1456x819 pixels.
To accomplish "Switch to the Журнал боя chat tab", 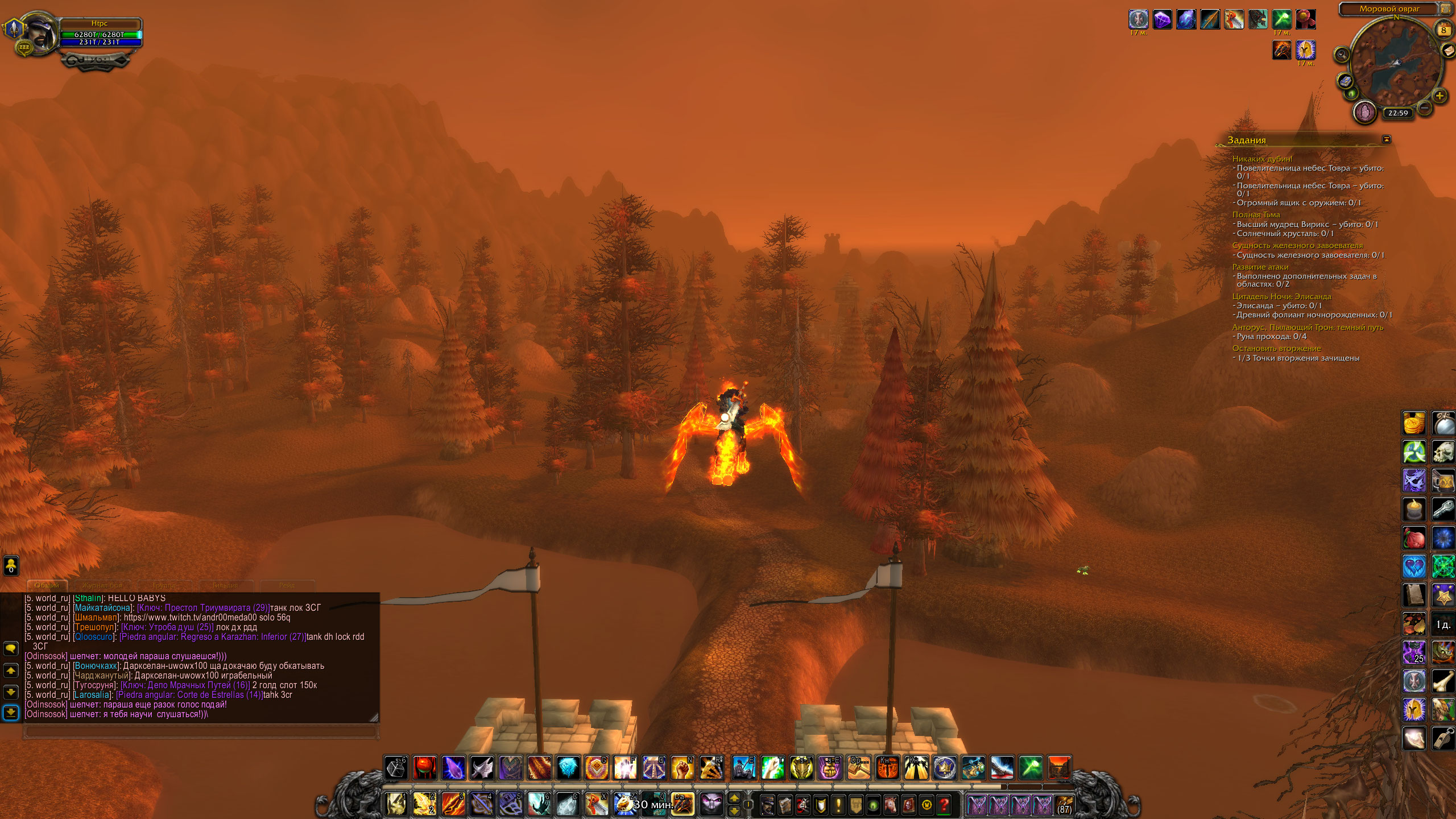I will (102, 585).
